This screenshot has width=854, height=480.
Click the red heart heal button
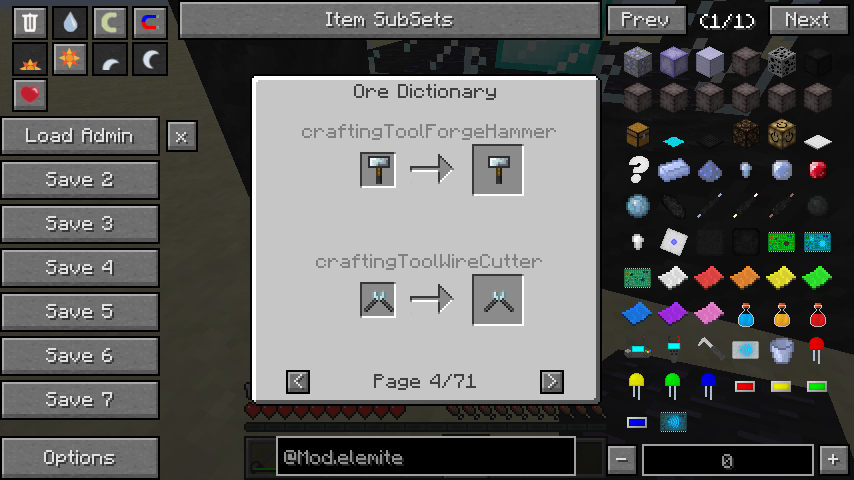[30, 95]
